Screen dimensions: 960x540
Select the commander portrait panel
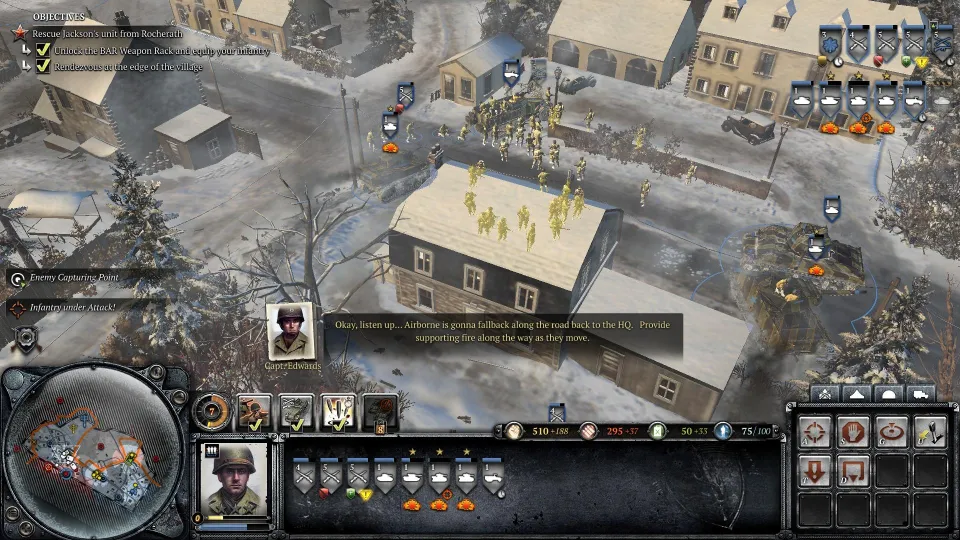click(x=236, y=478)
